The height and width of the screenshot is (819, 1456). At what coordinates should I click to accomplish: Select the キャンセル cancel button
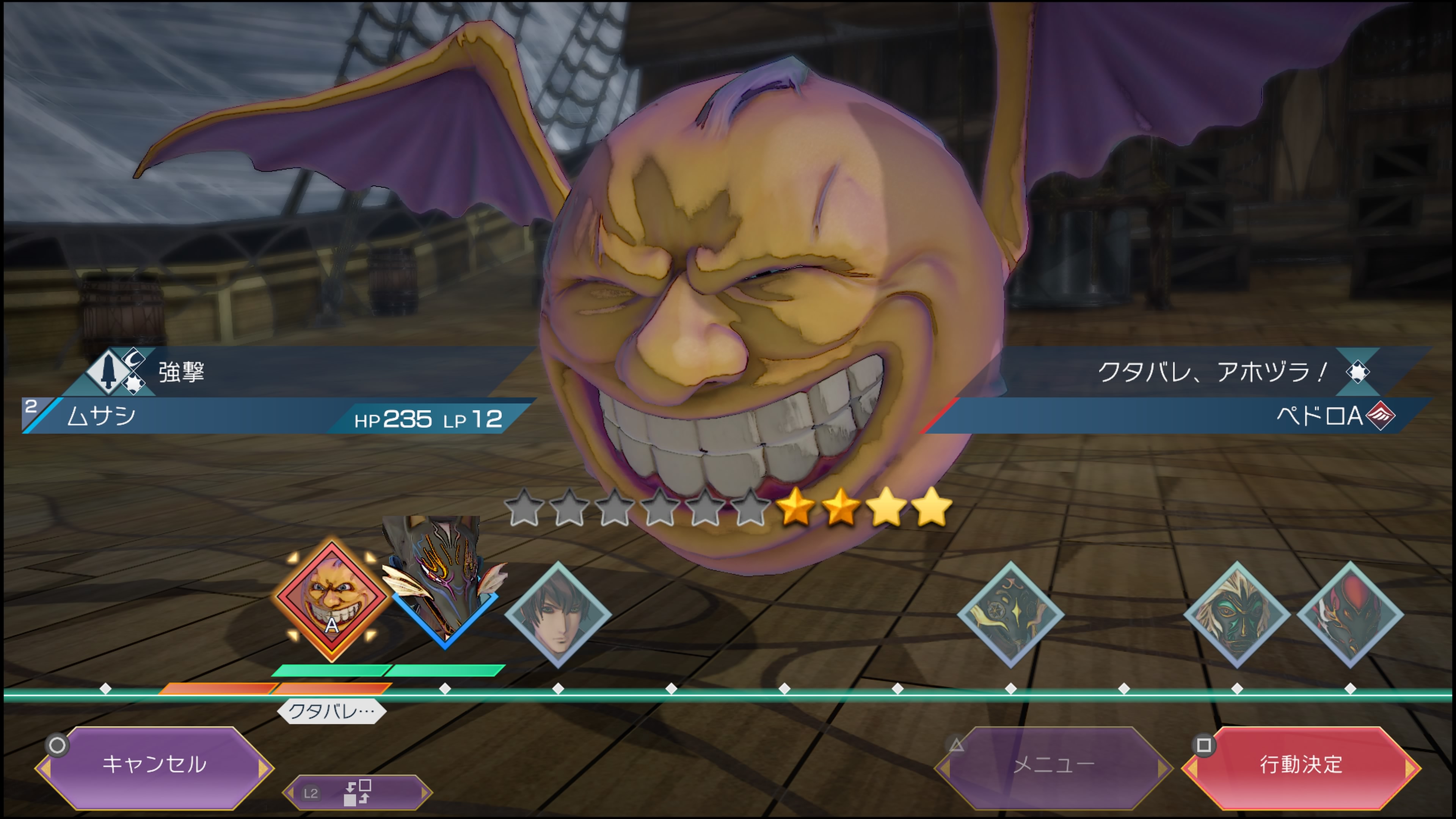click(x=154, y=765)
